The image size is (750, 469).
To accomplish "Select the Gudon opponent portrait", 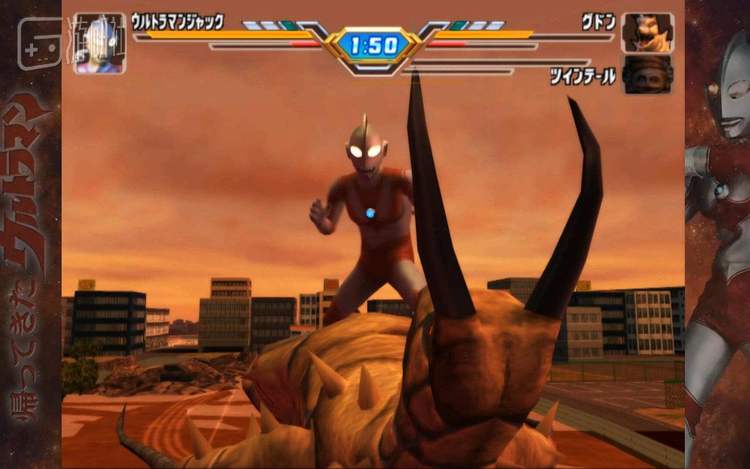I will pyautogui.click(x=647, y=33).
